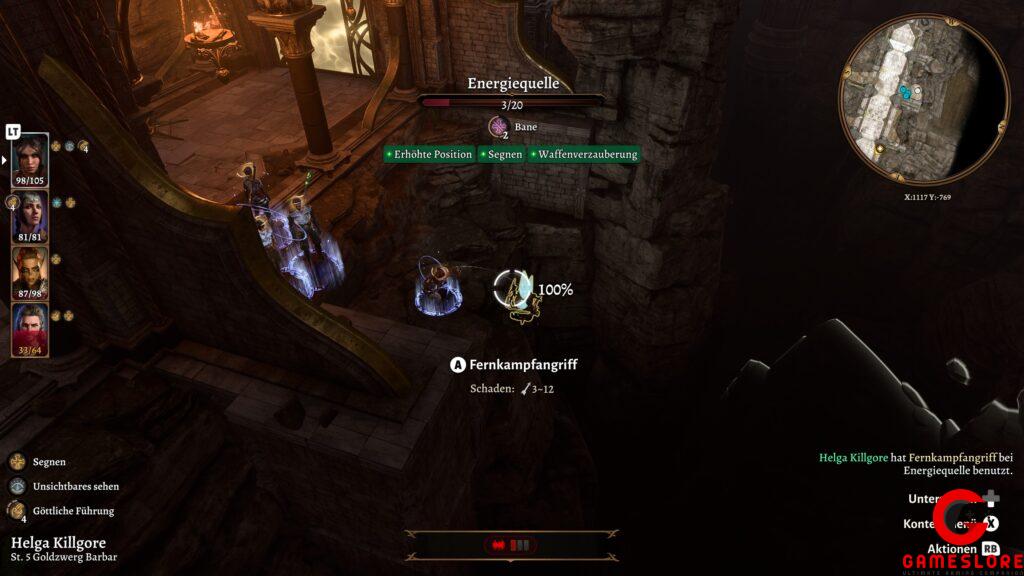Inspect the Segnen condition icon in the list
Image resolution: width=1024 pixels, height=576 pixels.
(17, 462)
